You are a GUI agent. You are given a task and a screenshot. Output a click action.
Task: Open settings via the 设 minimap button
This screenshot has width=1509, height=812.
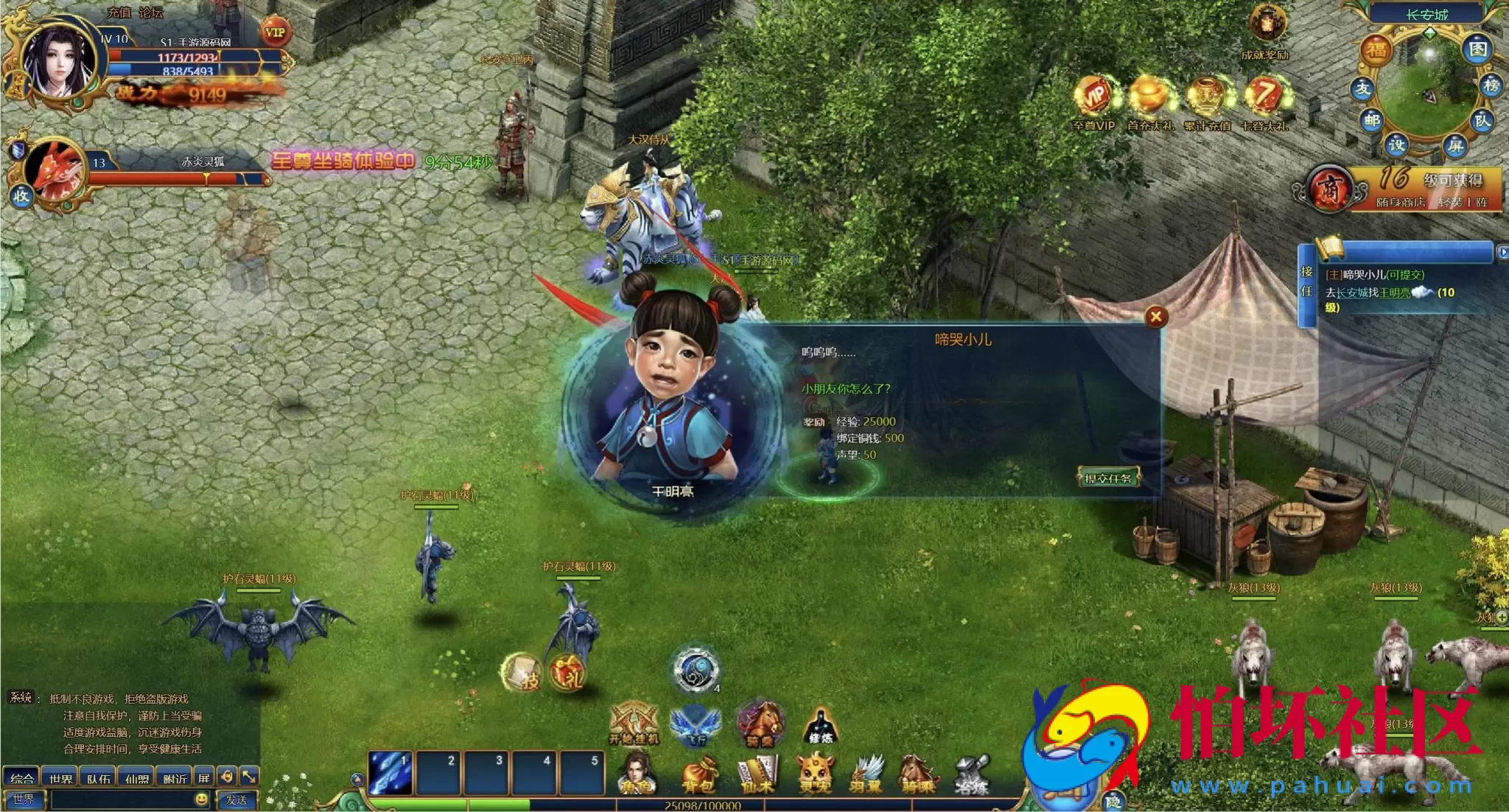pyautogui.click(x=1396, y=144)
